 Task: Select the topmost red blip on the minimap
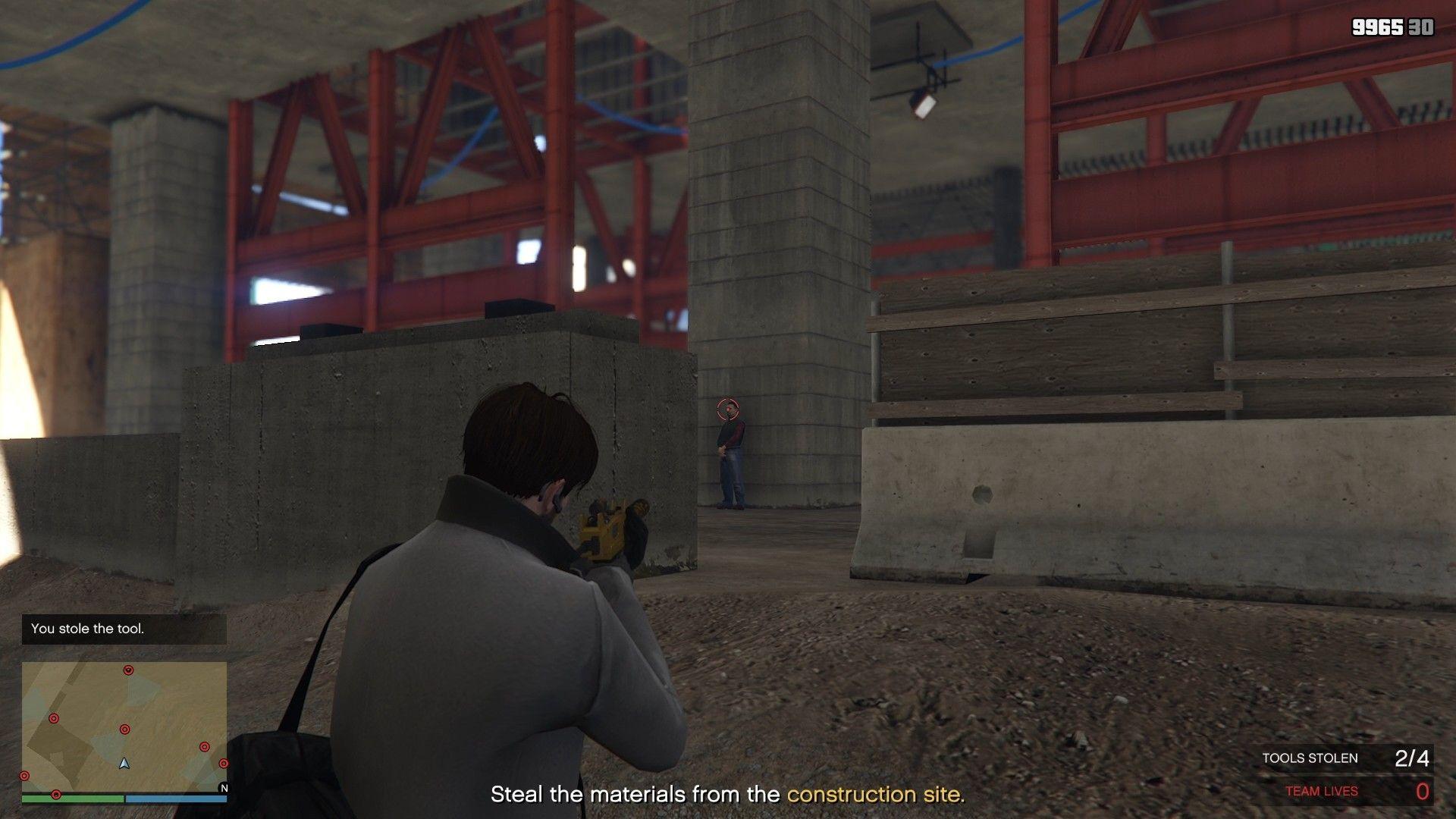(x=128, y=670)
